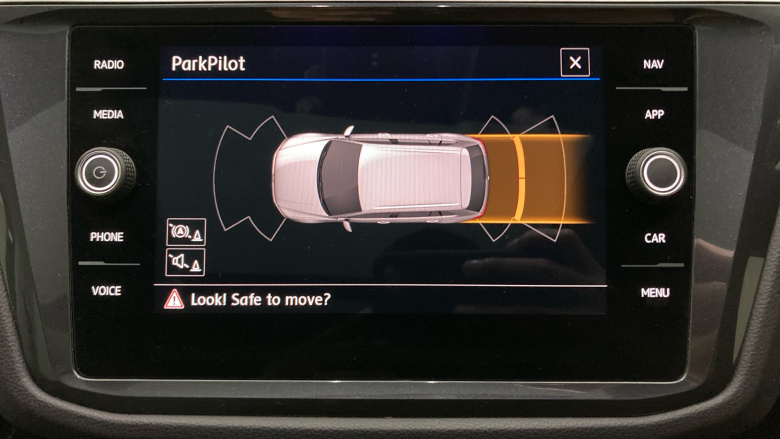
Task: Open NAV navigation
Action: pyautogui.click(x=653, y=65)
